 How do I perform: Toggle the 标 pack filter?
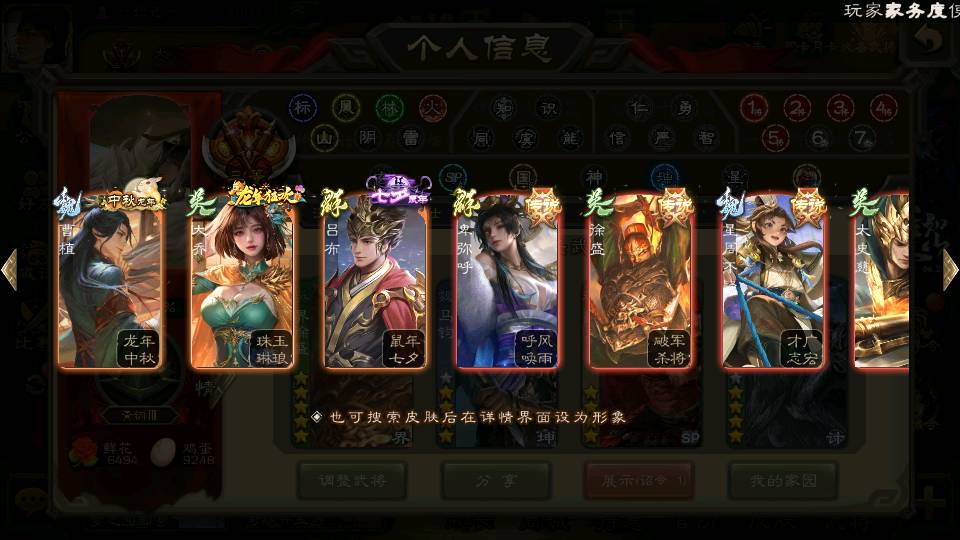[x=303, y=107]
